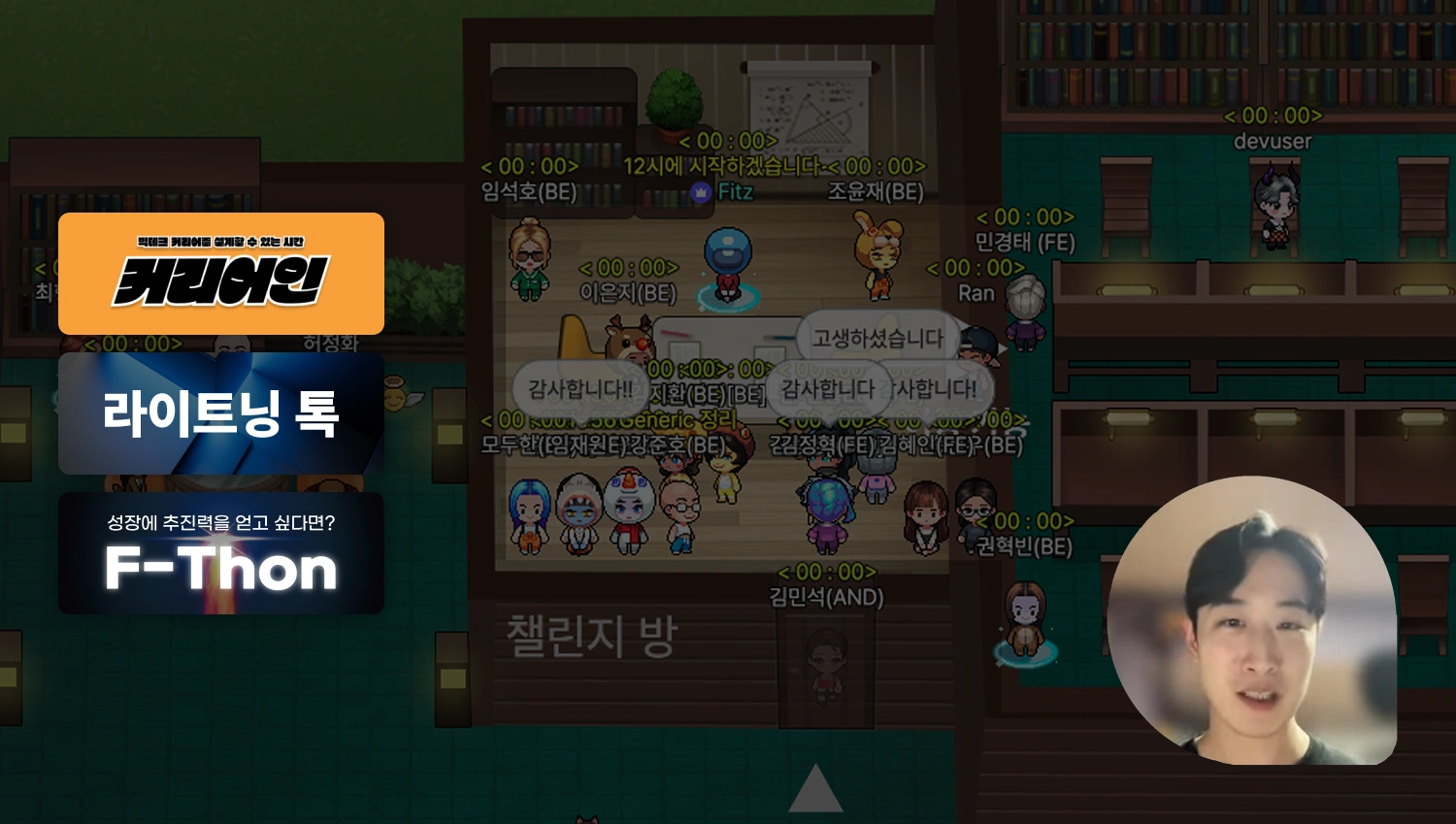
Task: Select the 라이트닝 톡 card
Action: point(221,413)
